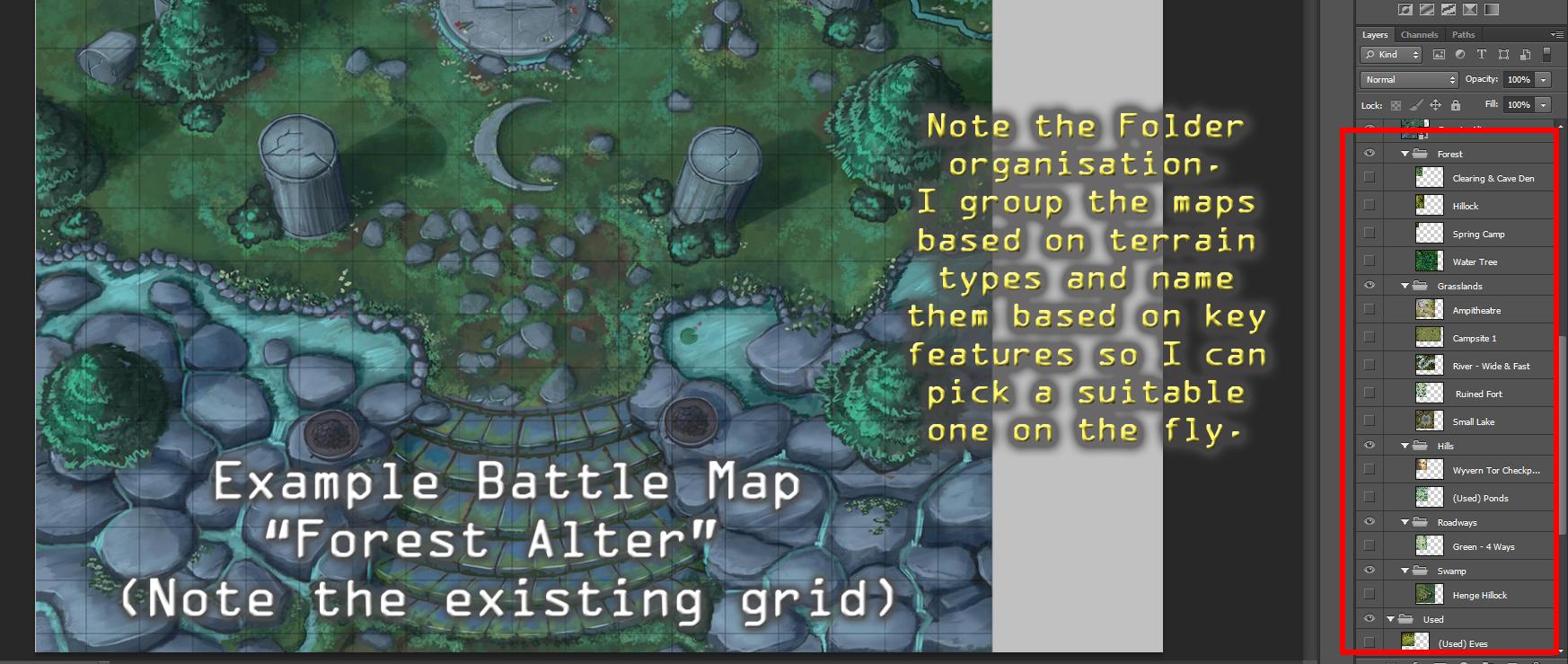The image size is (1568, 664).
Task: Filter layers by pixel layers icon
Action: click(x=1439, y=55)
